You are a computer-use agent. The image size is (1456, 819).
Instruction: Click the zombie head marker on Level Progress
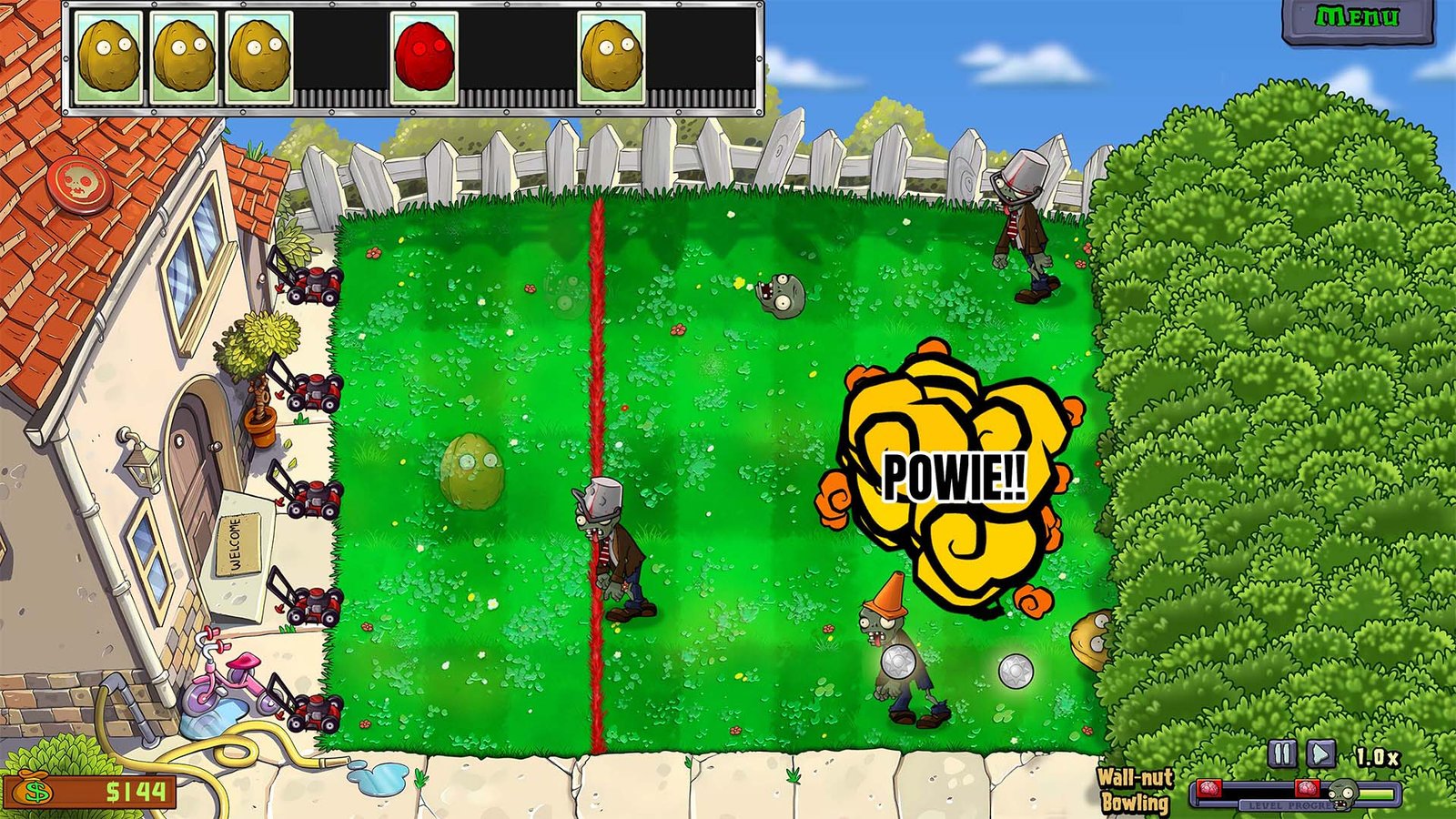point(1341,794)
